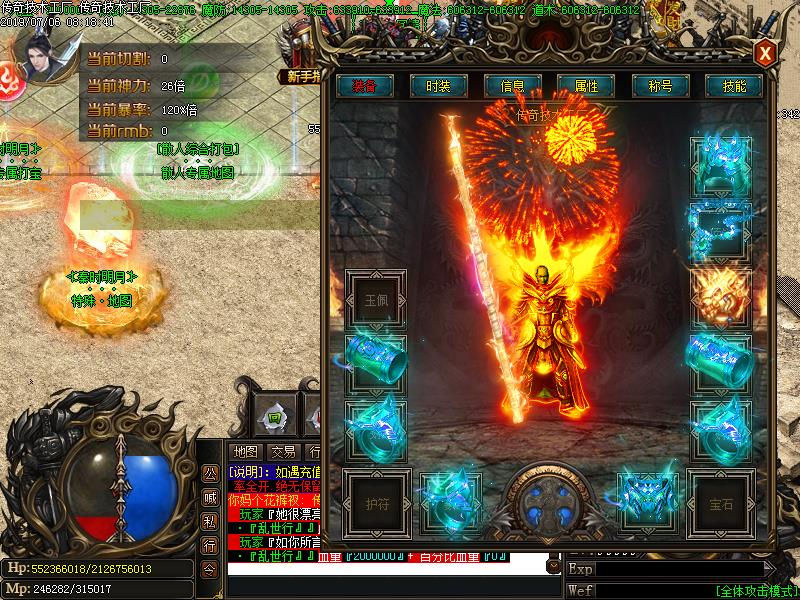Toggle the 全体攻击模式 attack mode label
The height and width of the screenshot is (600, 800).
(x=755, y=591)
